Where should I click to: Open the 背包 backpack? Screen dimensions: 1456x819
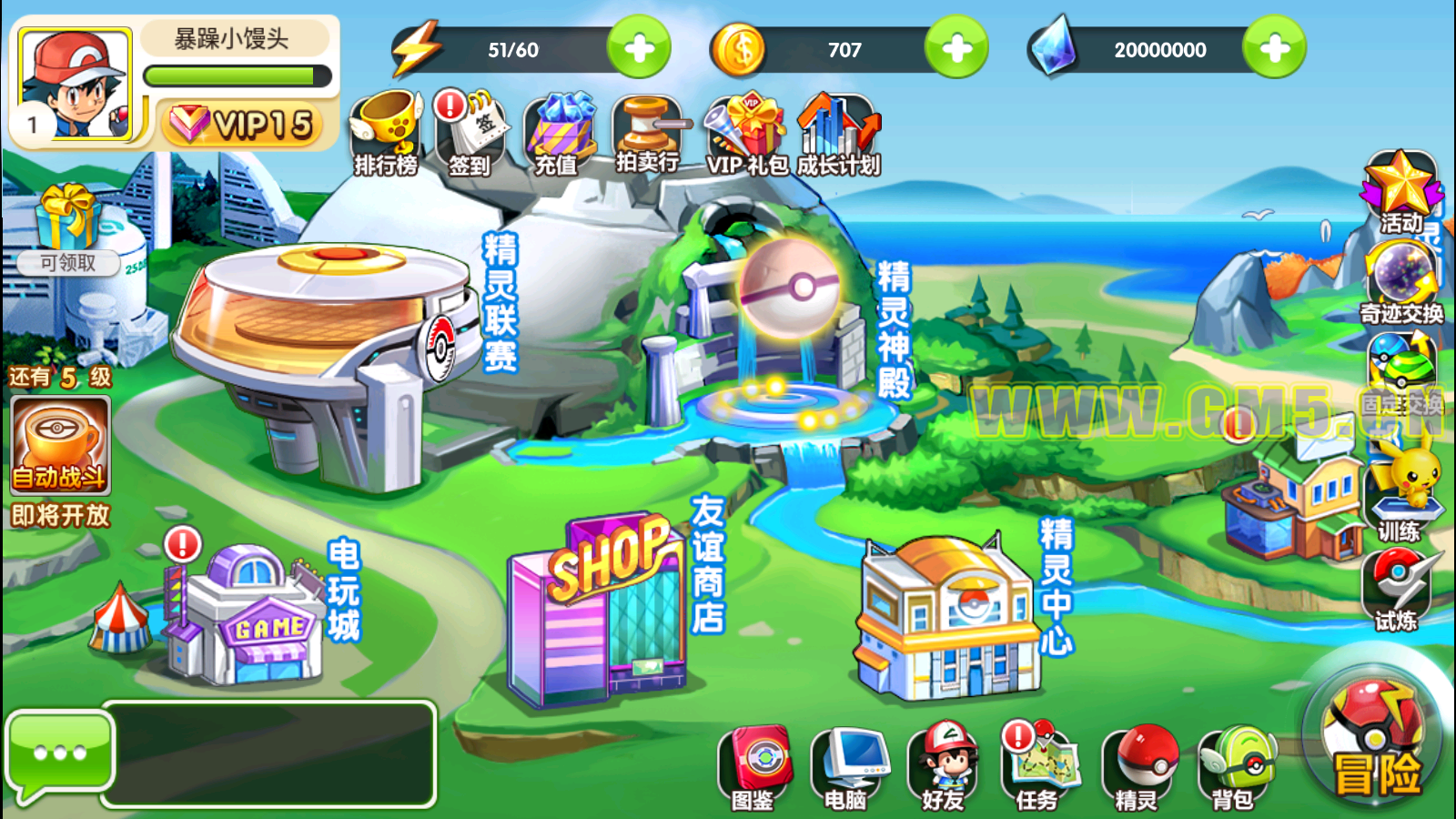coord(1235,766)
